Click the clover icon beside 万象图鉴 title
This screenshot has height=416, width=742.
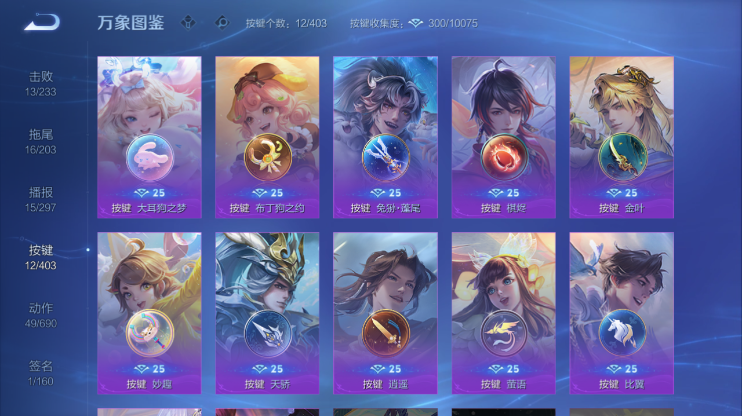(188, 22)
